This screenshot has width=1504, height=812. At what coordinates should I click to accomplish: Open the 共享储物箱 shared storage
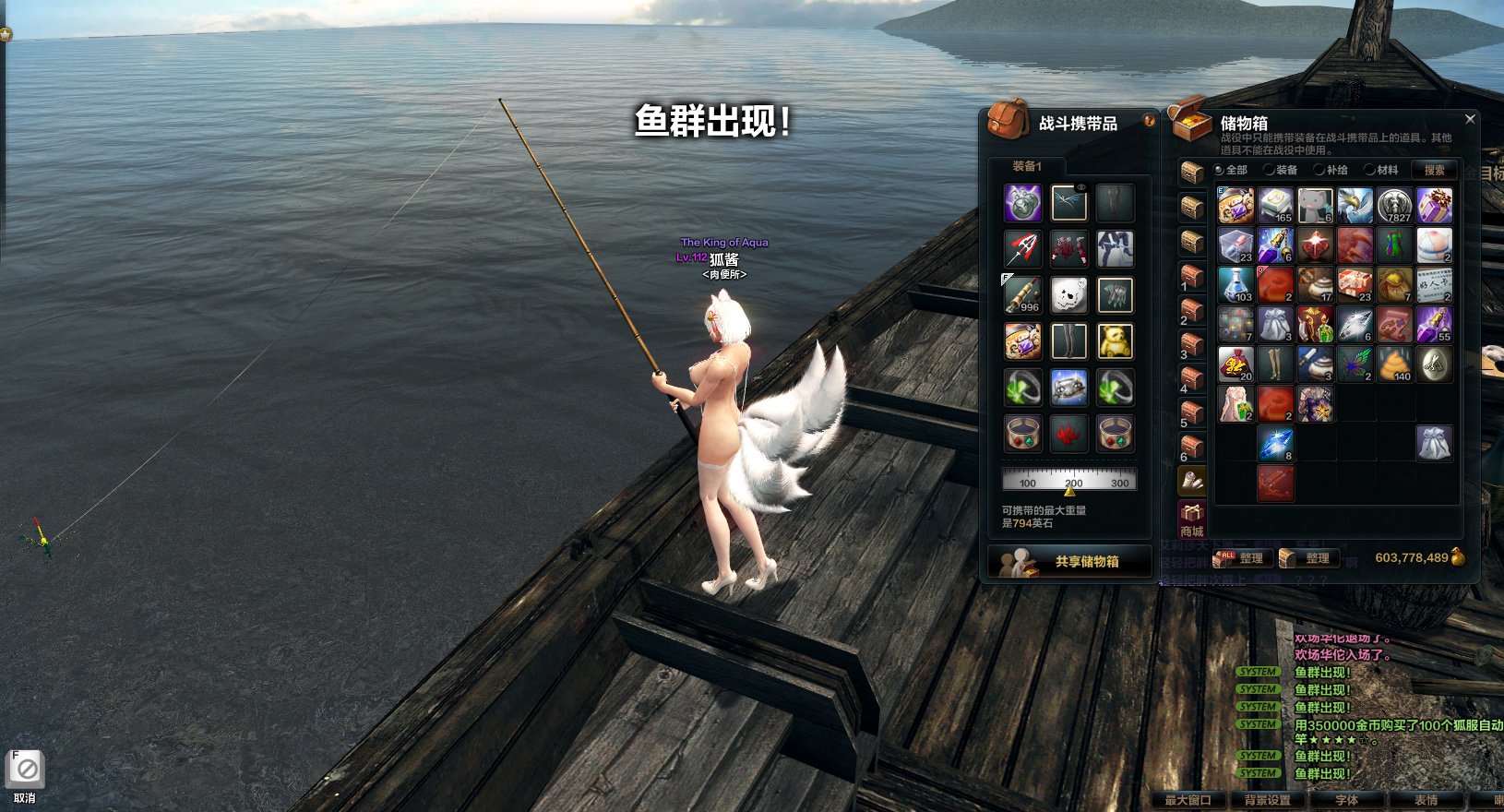(1070, 561)
